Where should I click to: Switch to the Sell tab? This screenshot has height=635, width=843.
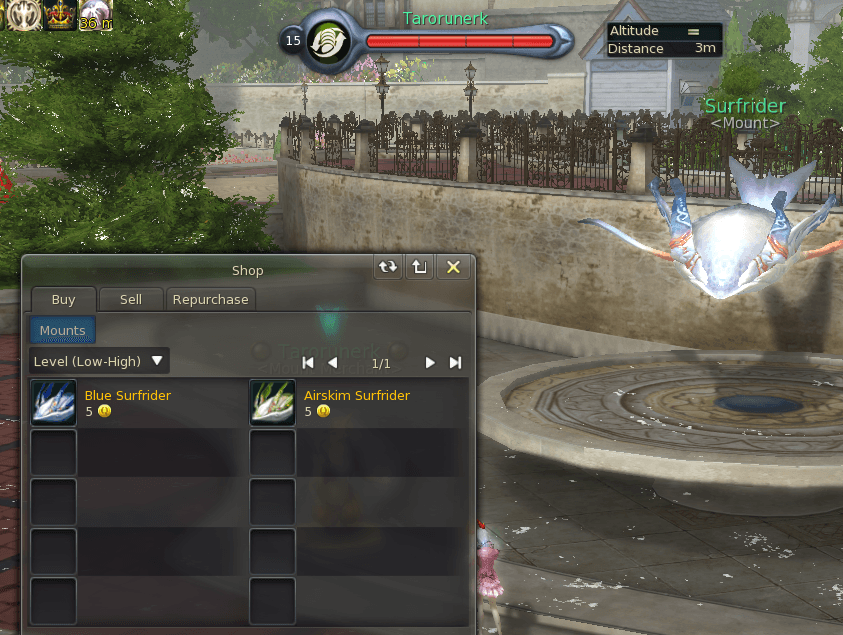tap(130, 299)
